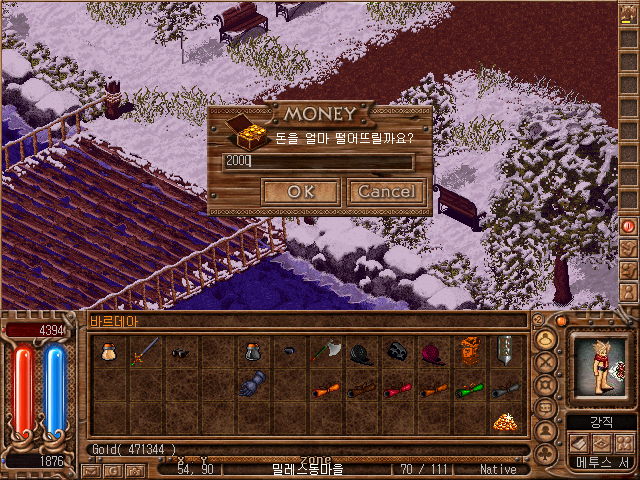Click the money amount input field
This screenshot has width=640, height=480.
point(317,161)
